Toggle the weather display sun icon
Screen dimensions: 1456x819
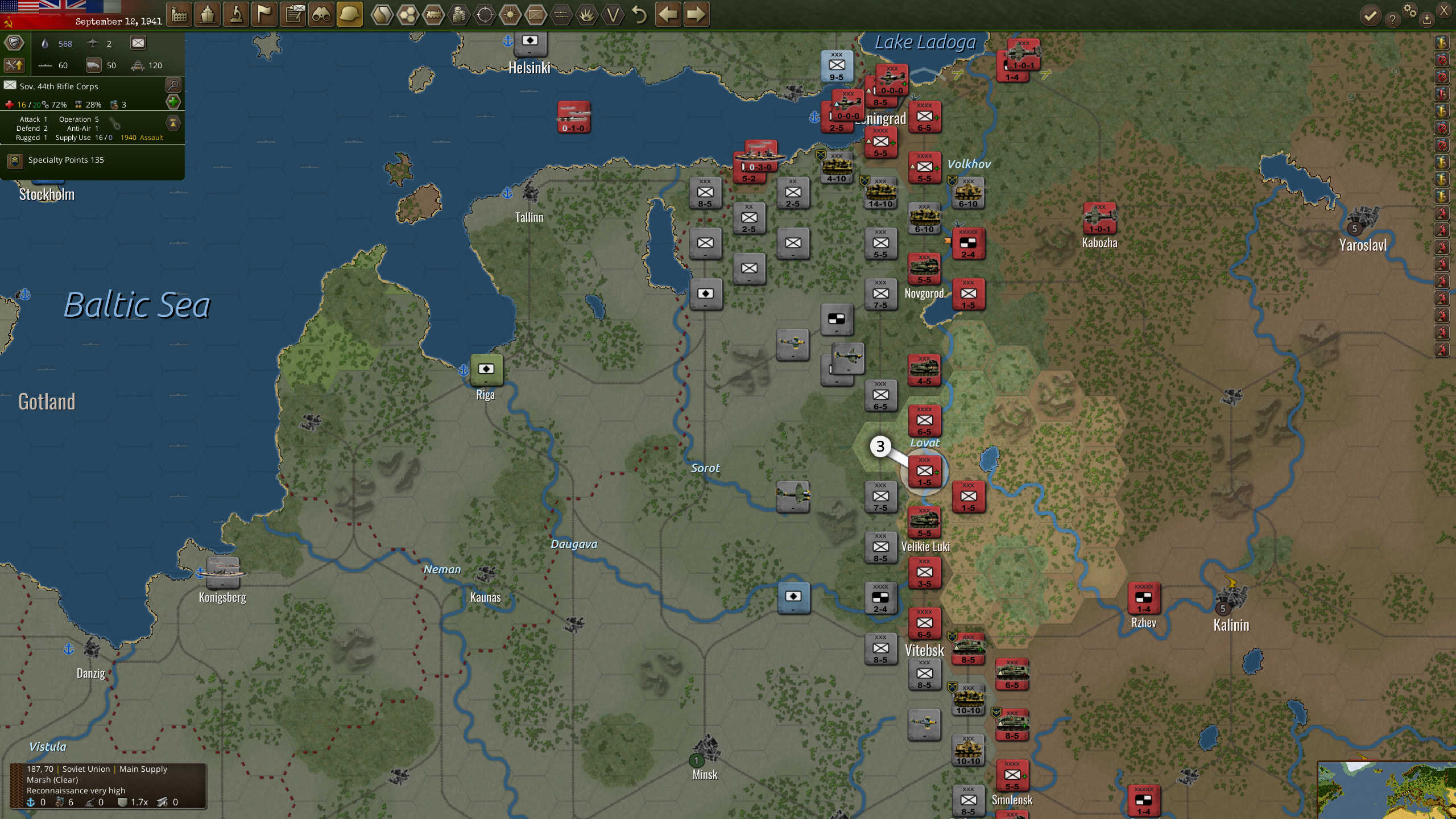511,15
